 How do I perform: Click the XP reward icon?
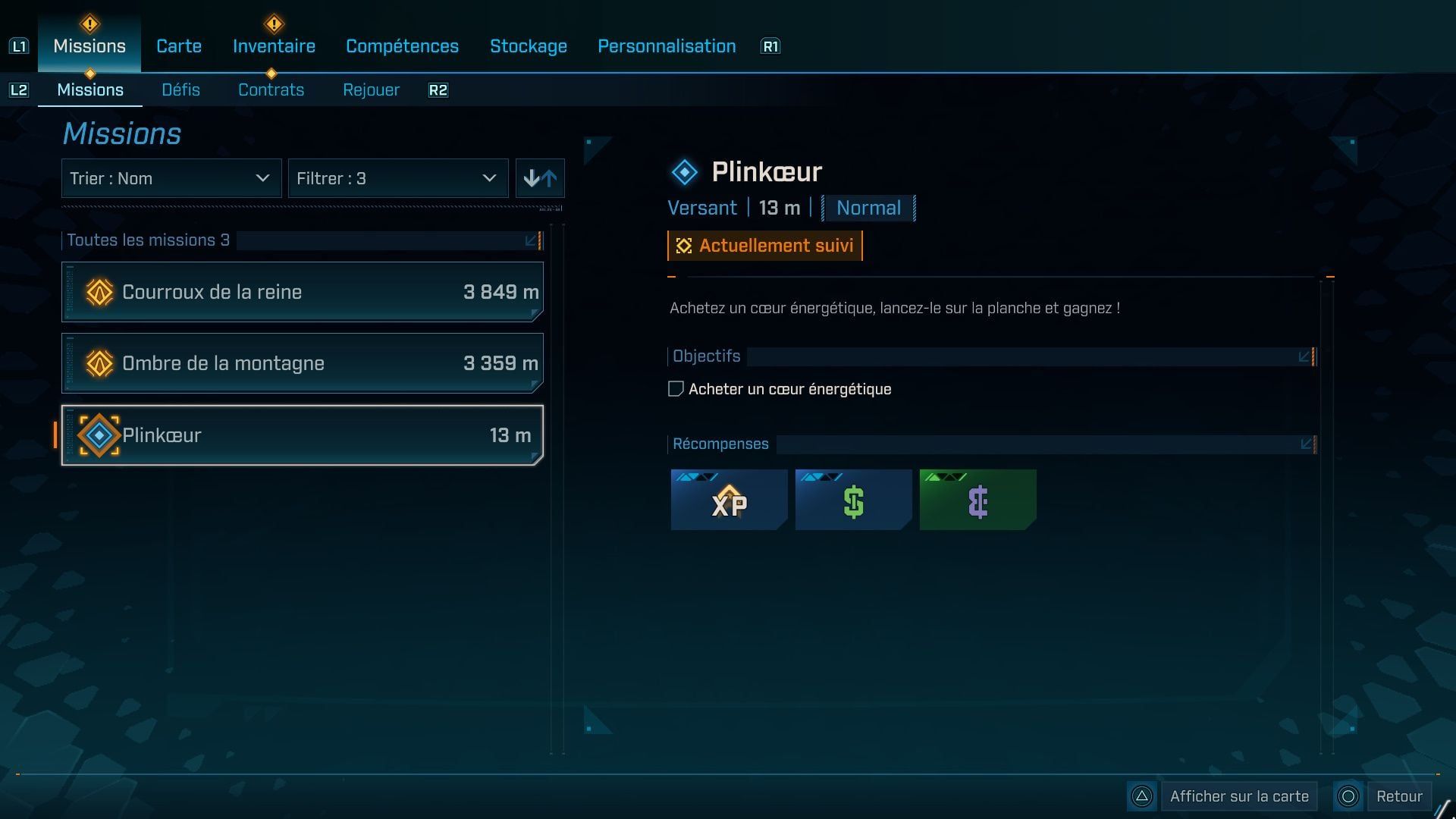click(728, 500)
